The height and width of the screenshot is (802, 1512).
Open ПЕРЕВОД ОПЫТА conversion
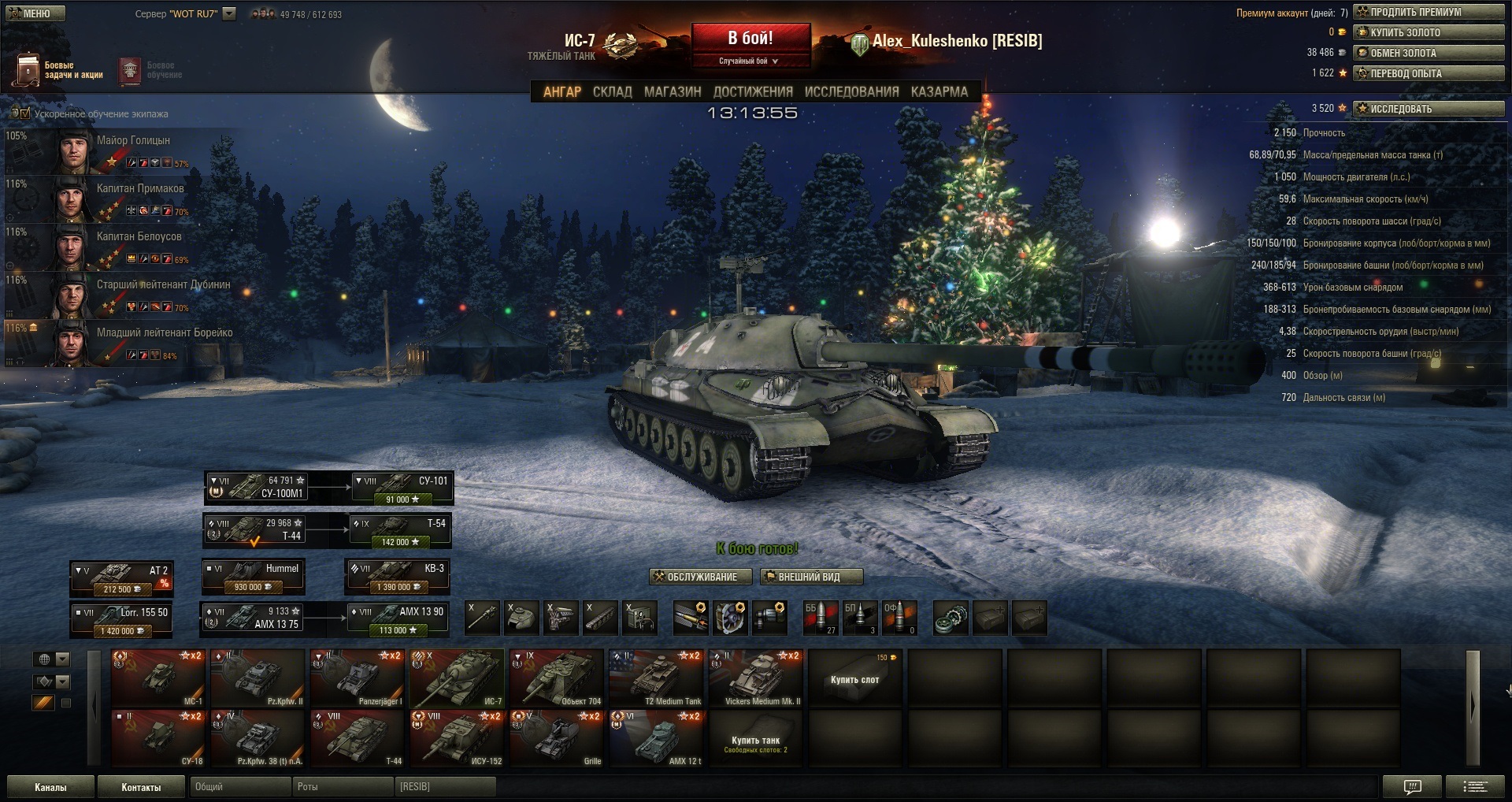(x=1429, y=73)
